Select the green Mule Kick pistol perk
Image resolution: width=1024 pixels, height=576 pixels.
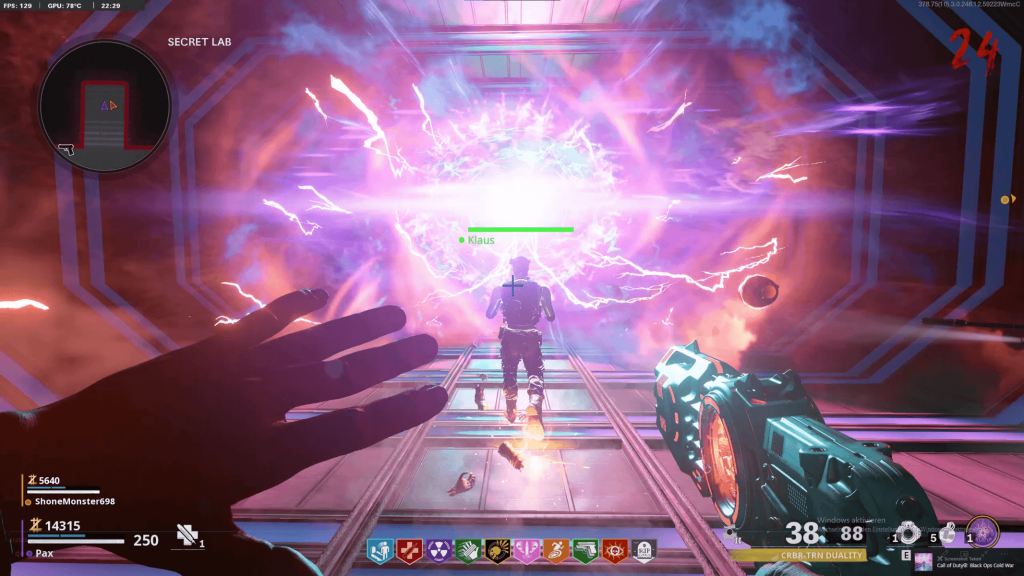586,549
